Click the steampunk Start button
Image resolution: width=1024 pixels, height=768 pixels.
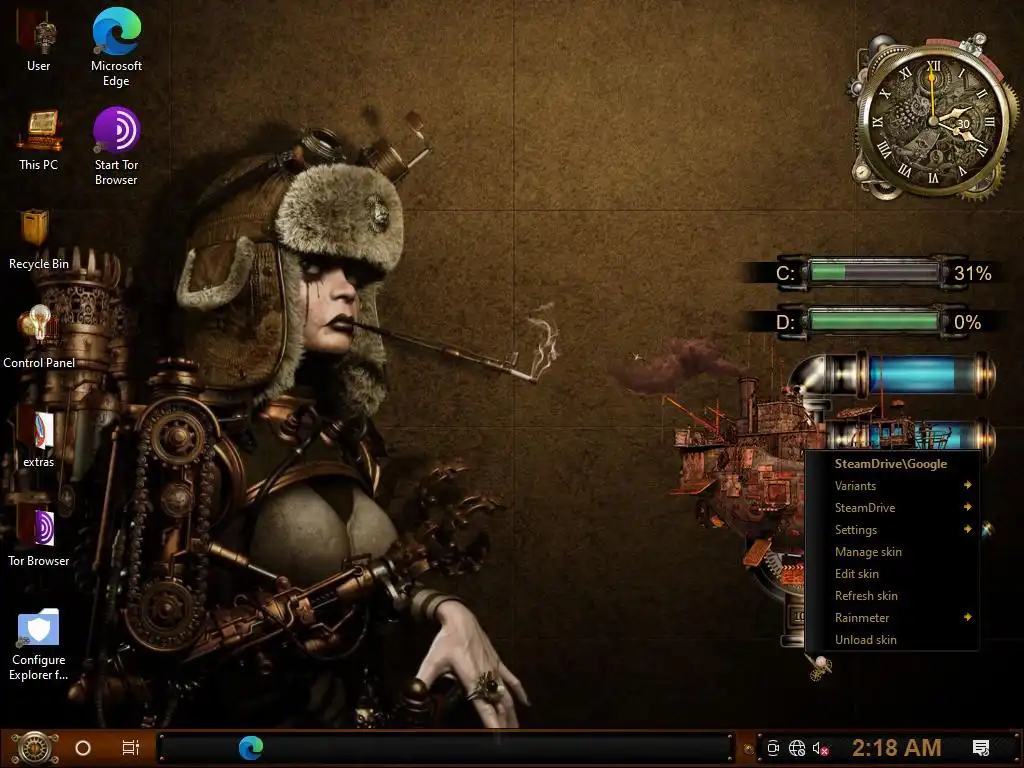click(x=33, y=748)
